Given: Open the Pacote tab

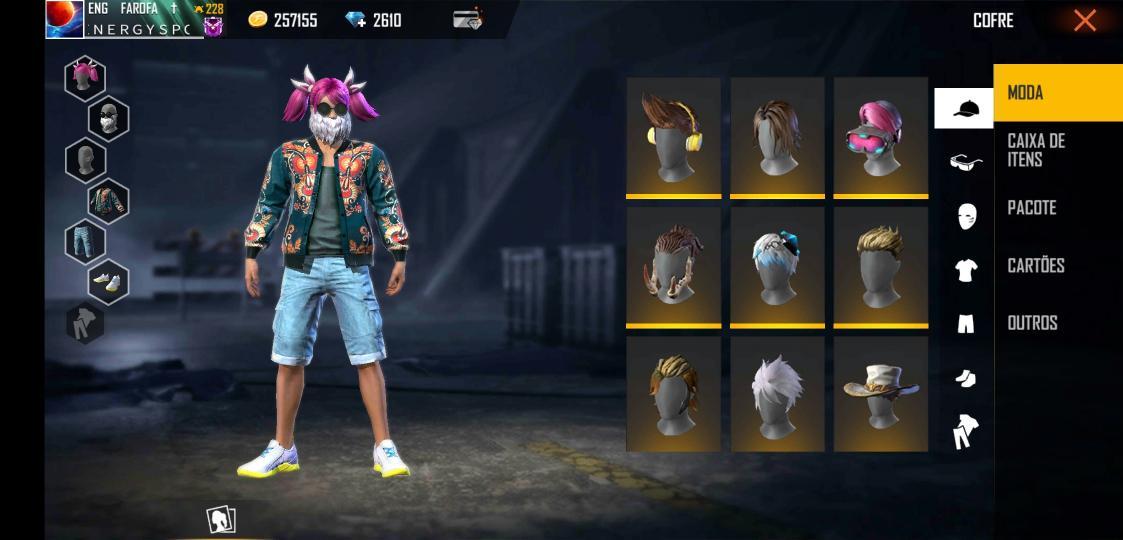Looking at the screenshot, I should click(1032, 208).
